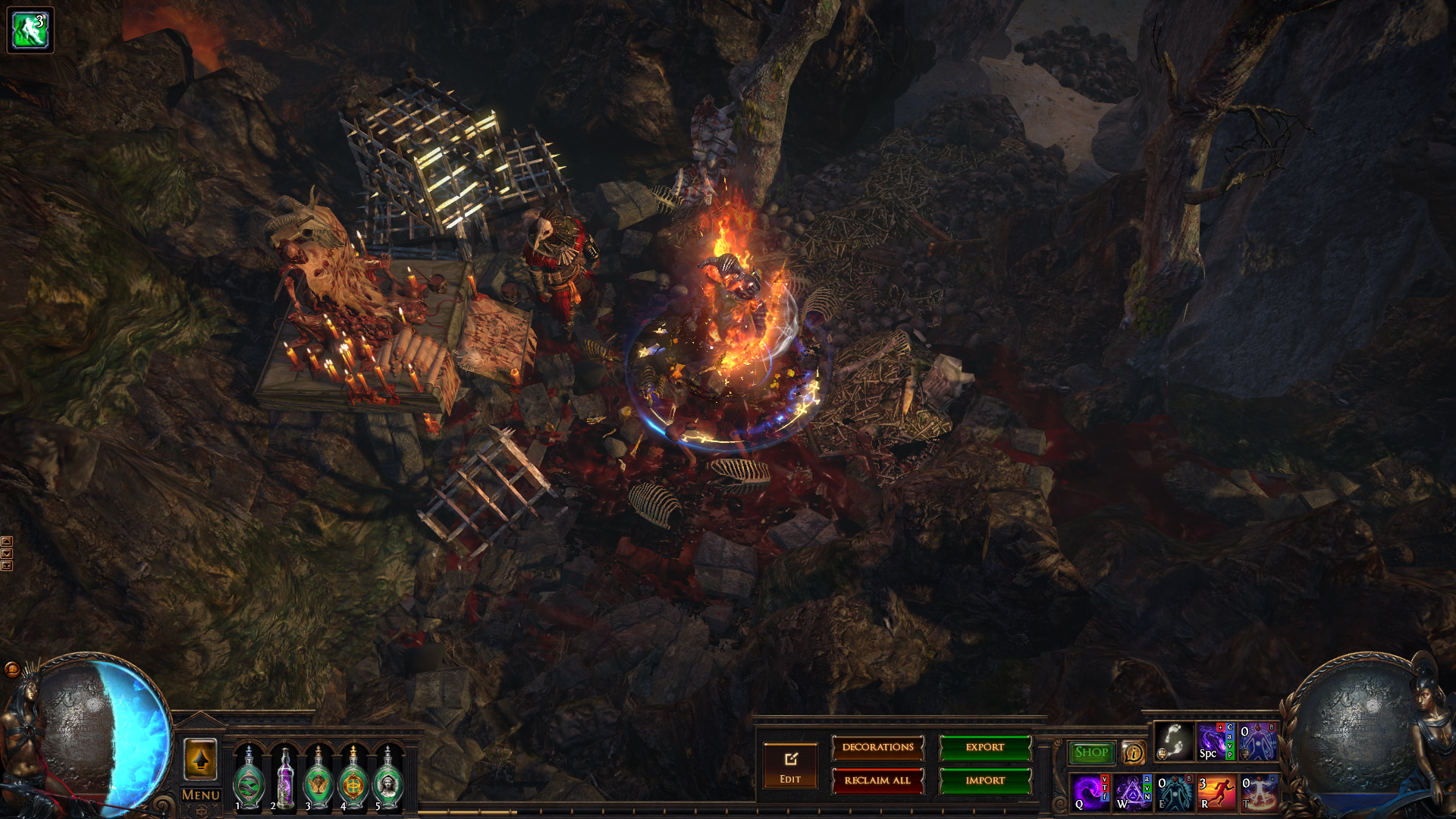Activate the running figure skill on R
Viewport: 1456px width, 819px height.
(1216, 792)
